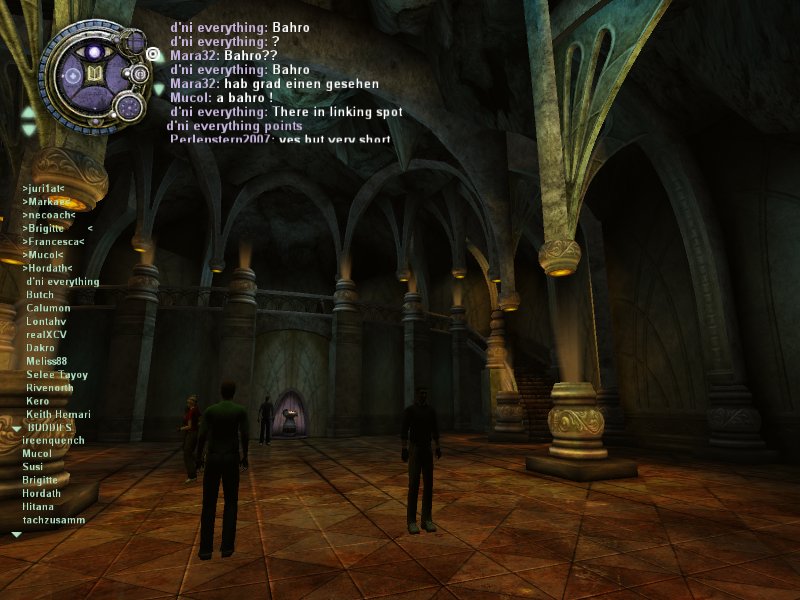Select Meliss88 in the player list
Viewport: 800px width, 600px height.
47,361
